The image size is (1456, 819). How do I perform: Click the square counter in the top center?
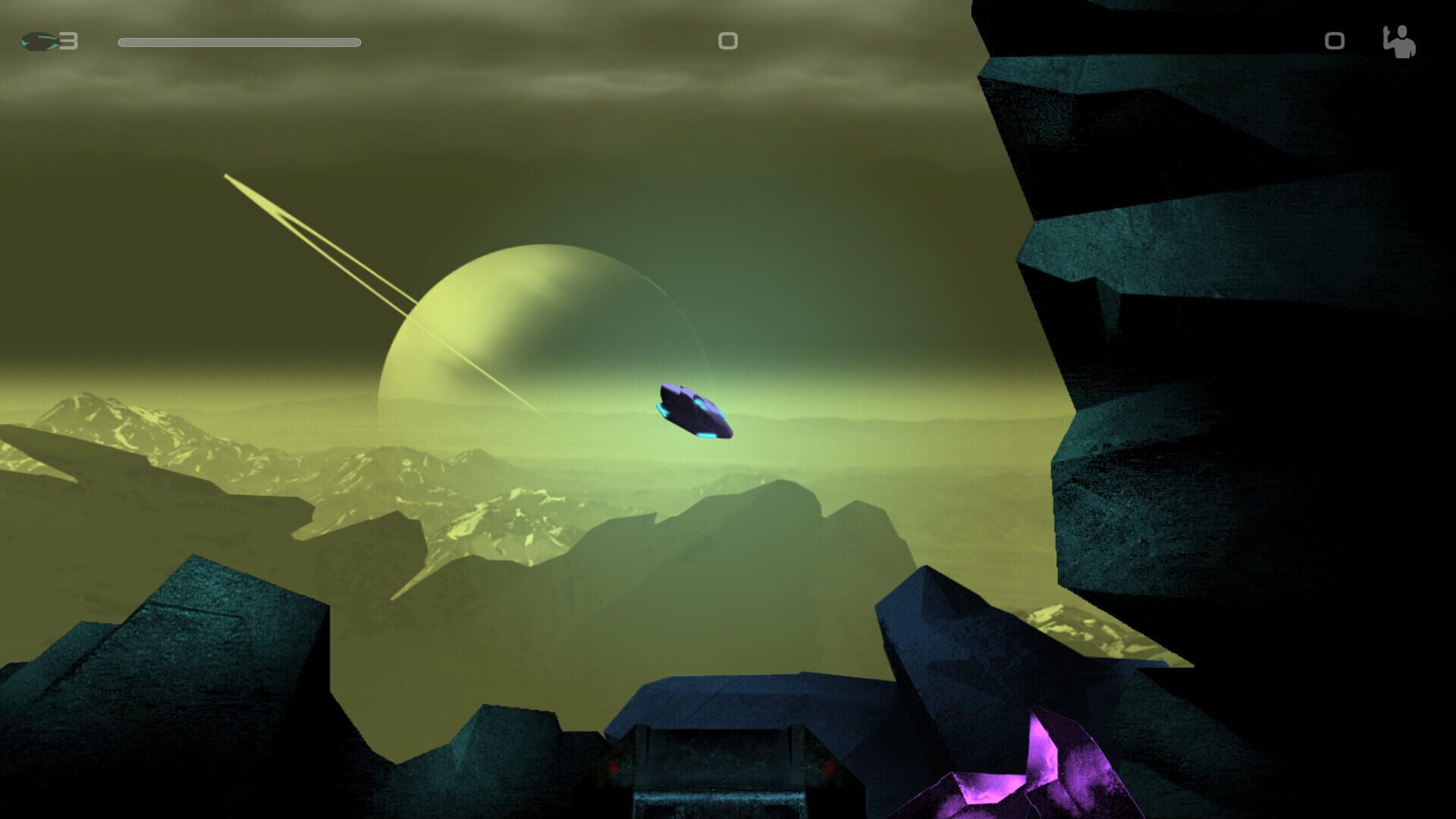click(727, 42)
